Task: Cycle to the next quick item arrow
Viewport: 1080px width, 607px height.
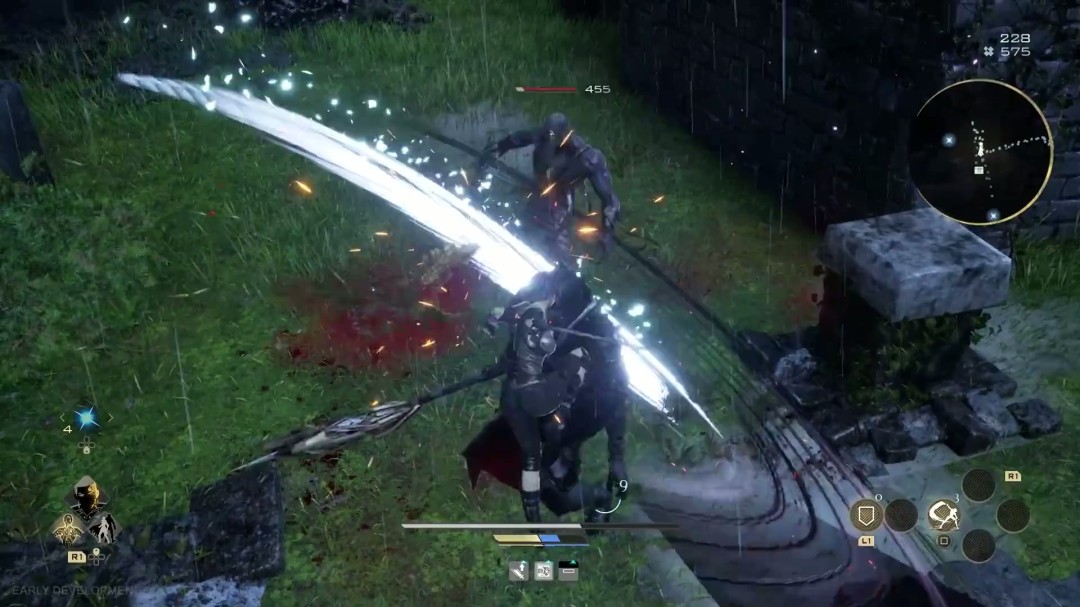Action: coord(110,417)
